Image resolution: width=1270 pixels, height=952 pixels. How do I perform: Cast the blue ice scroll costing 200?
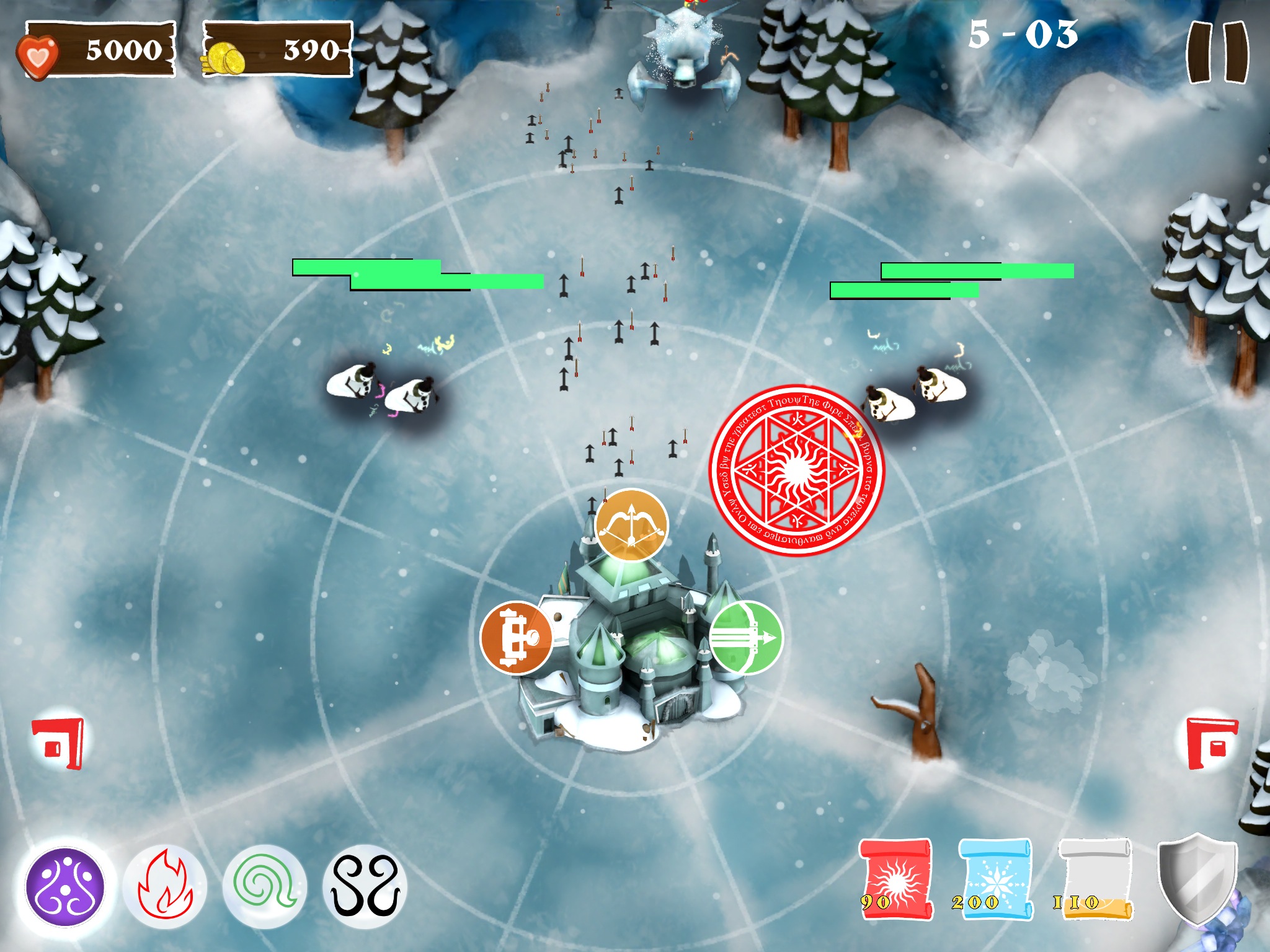995,879
